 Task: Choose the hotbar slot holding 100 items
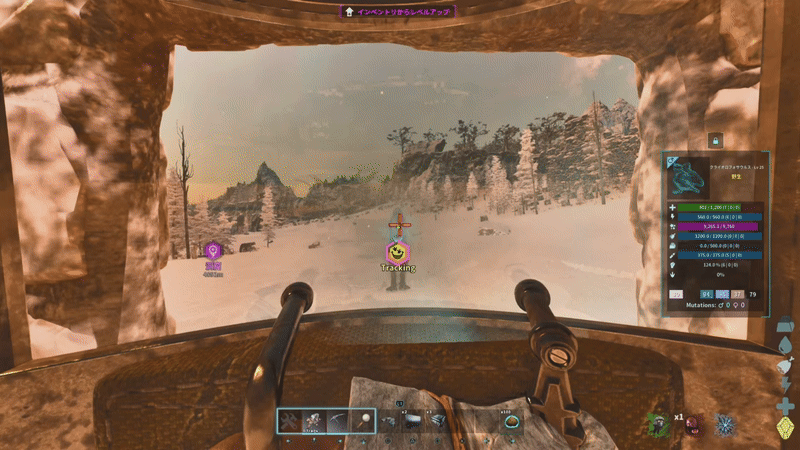point(511,423)
